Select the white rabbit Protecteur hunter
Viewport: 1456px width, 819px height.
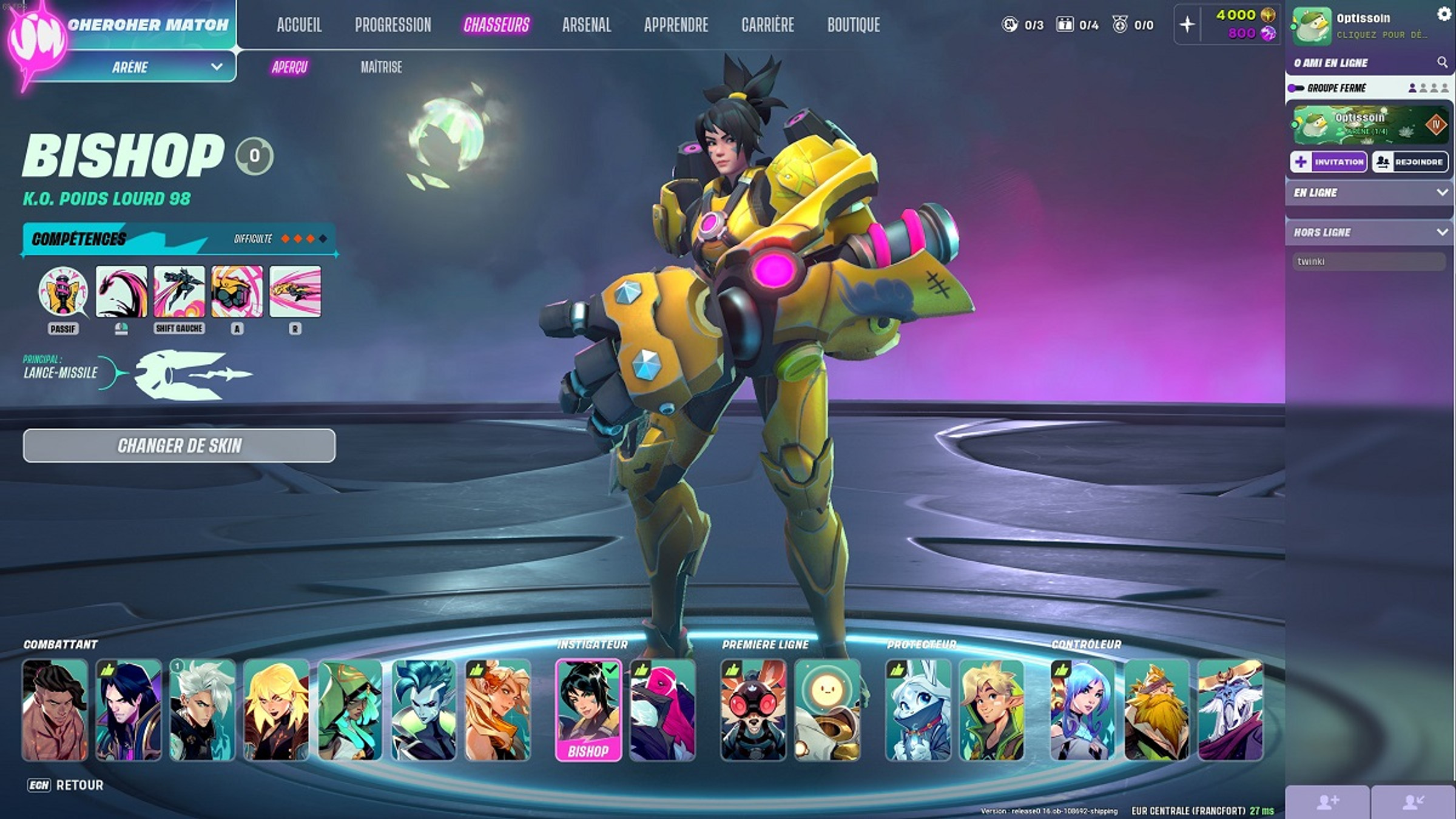click(918, 710)
